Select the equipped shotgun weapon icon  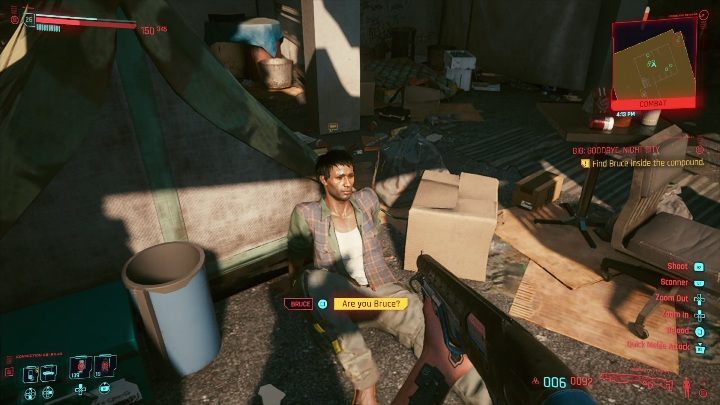pyautogui.click(x=636, y=381)
